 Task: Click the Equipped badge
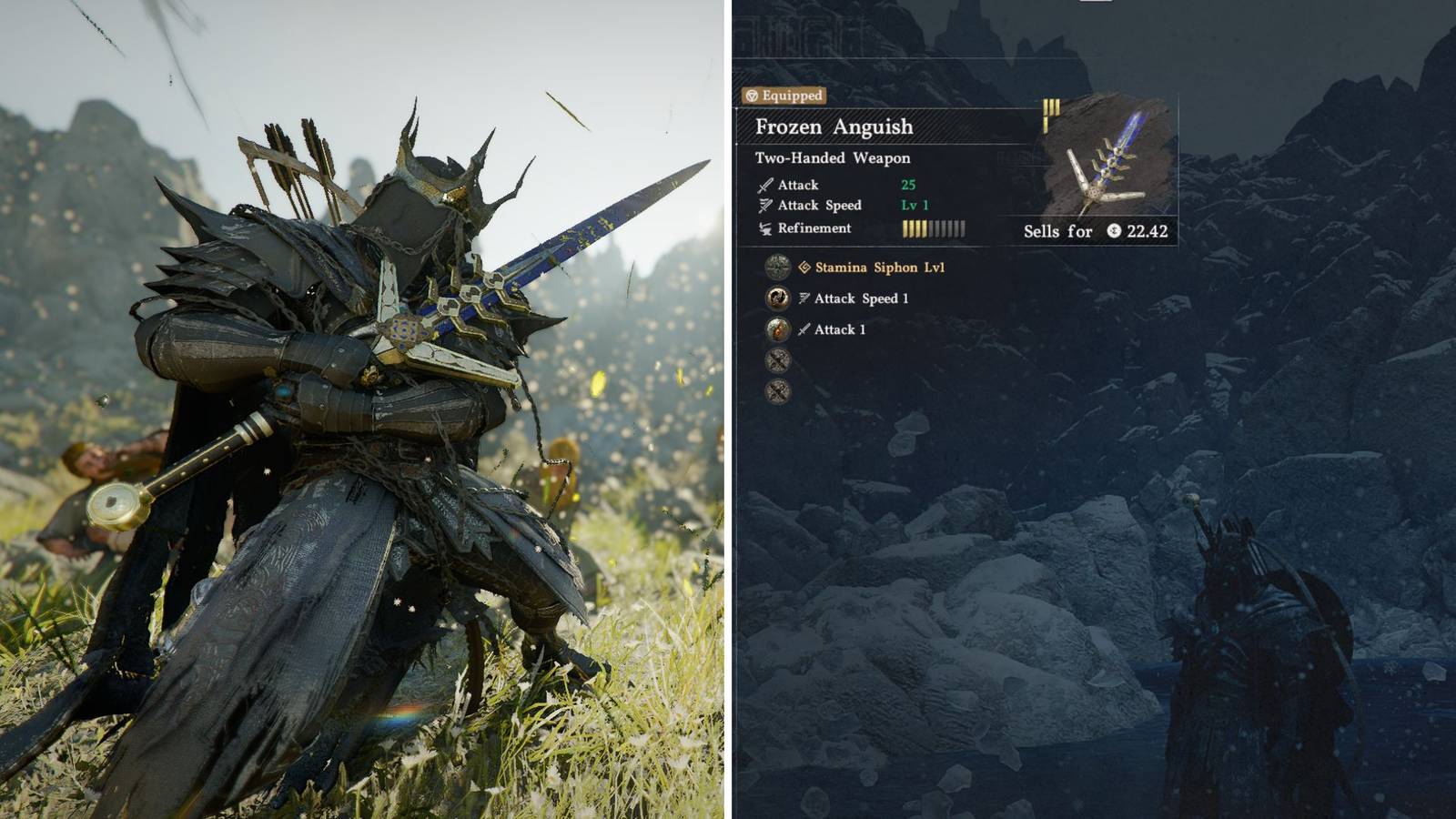pyautogui.click(x=782, y=96)
